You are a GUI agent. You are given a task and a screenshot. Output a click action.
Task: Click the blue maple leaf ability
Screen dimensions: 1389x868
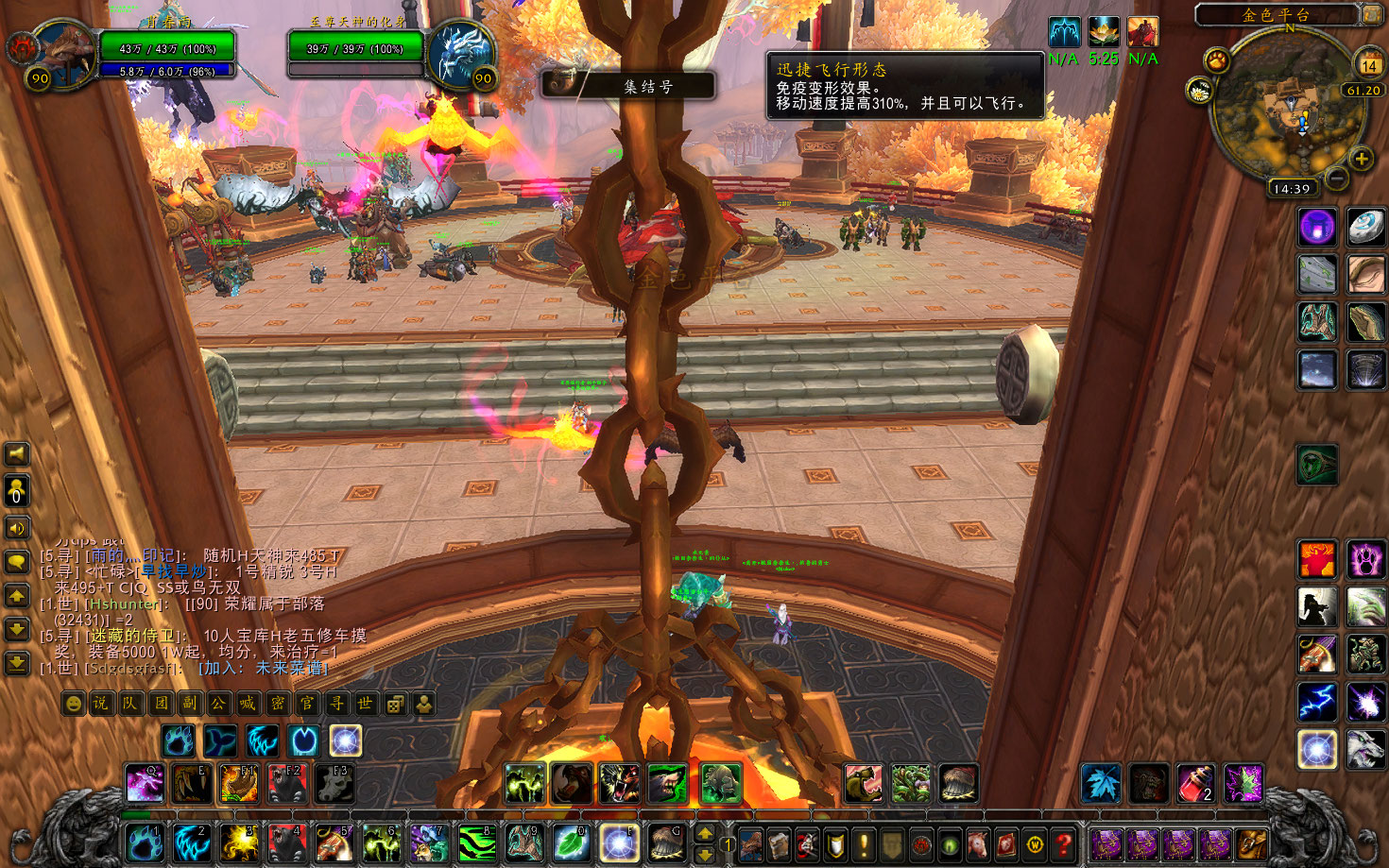tap(1101, 784)
